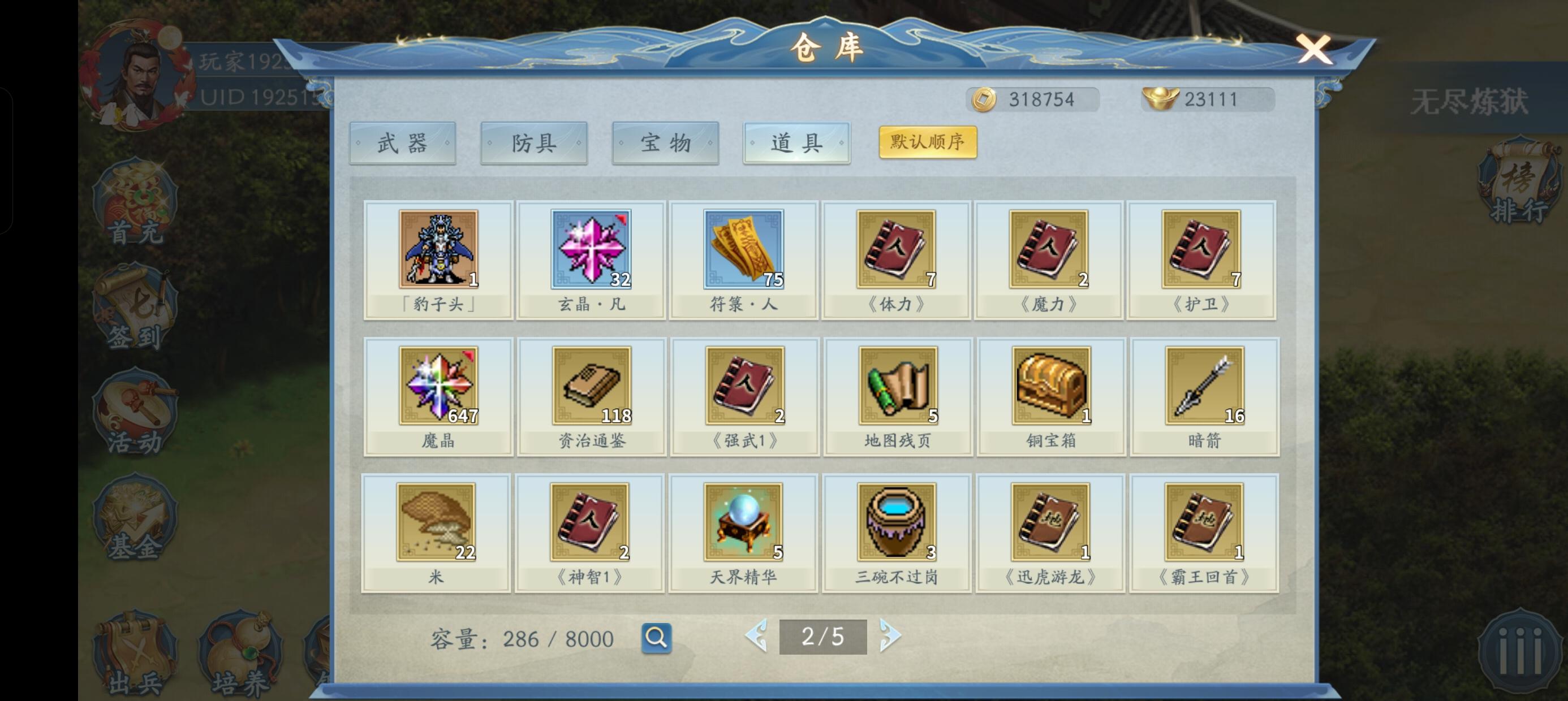Image resolution: width=1568 pixels, height=701 pixels.
Task: Toggle the 默认顺序 sort order
Action: pos(927,141)
